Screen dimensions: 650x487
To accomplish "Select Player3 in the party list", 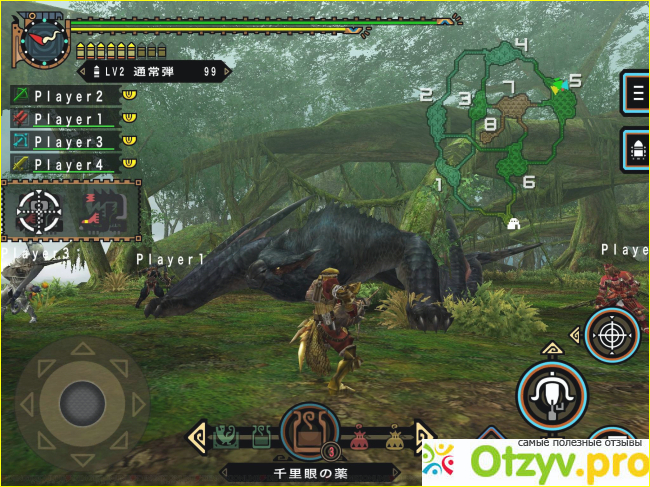I will (x=68, y=142).
